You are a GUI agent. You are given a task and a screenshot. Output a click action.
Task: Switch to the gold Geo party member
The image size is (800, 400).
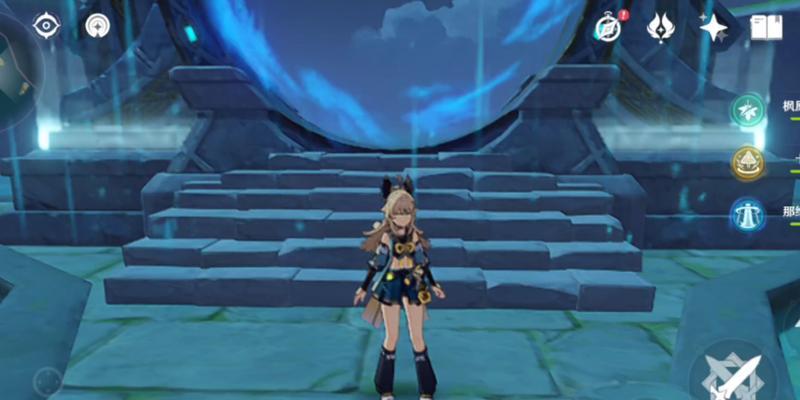tap(747, 162)
